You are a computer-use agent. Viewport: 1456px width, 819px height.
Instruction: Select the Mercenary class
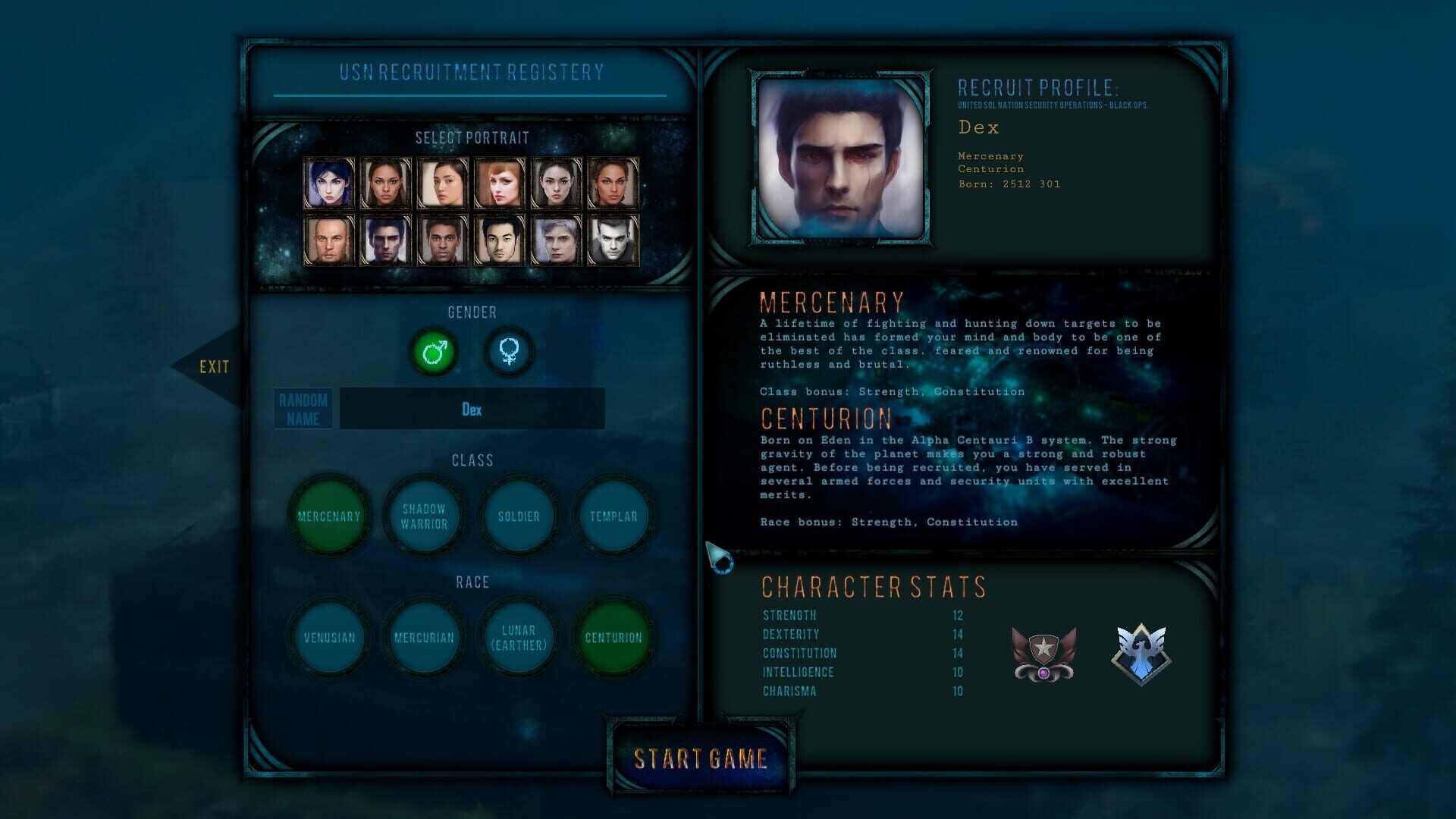[x=328, y=516]
